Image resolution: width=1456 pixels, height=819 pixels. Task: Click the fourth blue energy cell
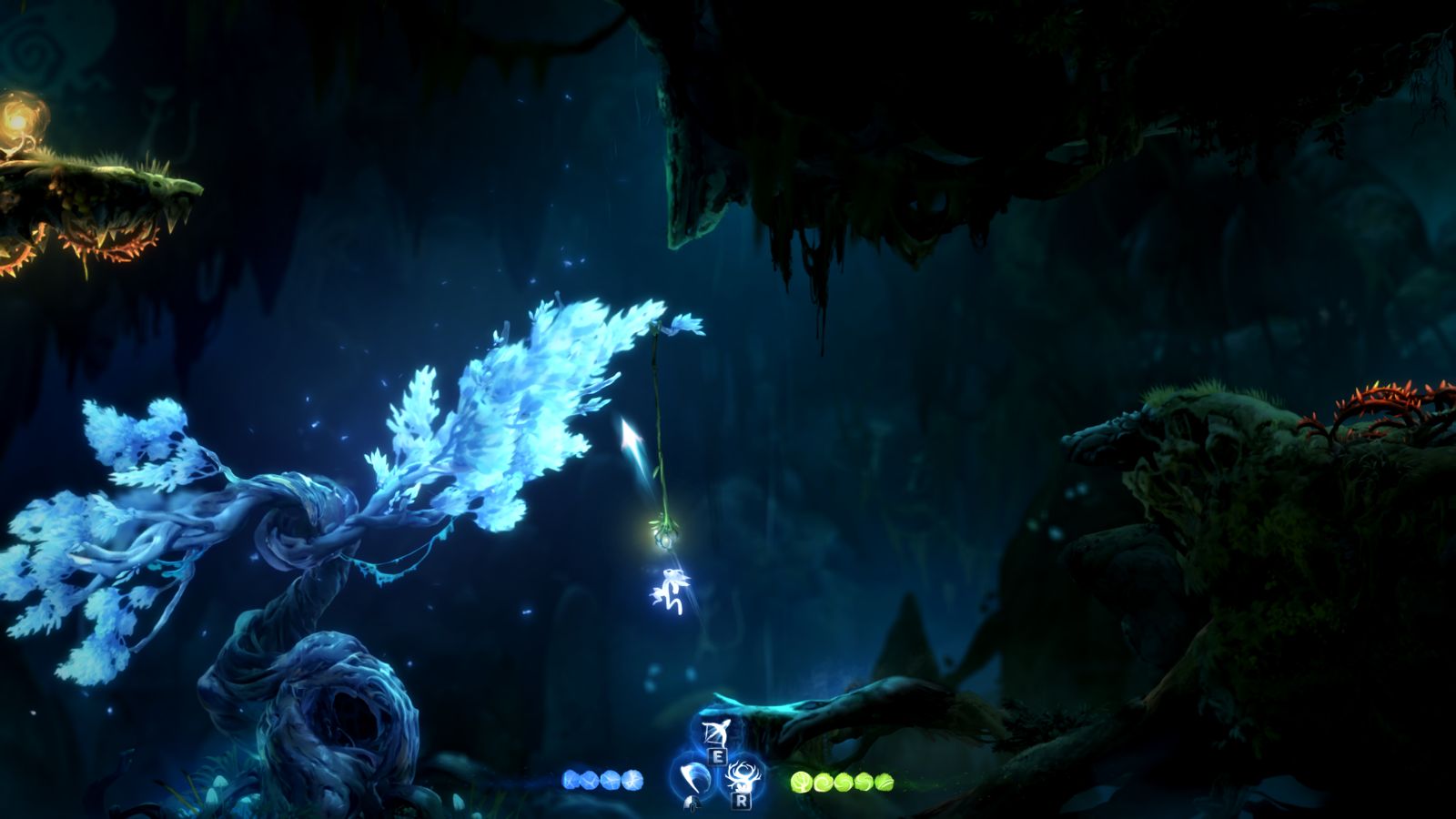coord(632,780)
